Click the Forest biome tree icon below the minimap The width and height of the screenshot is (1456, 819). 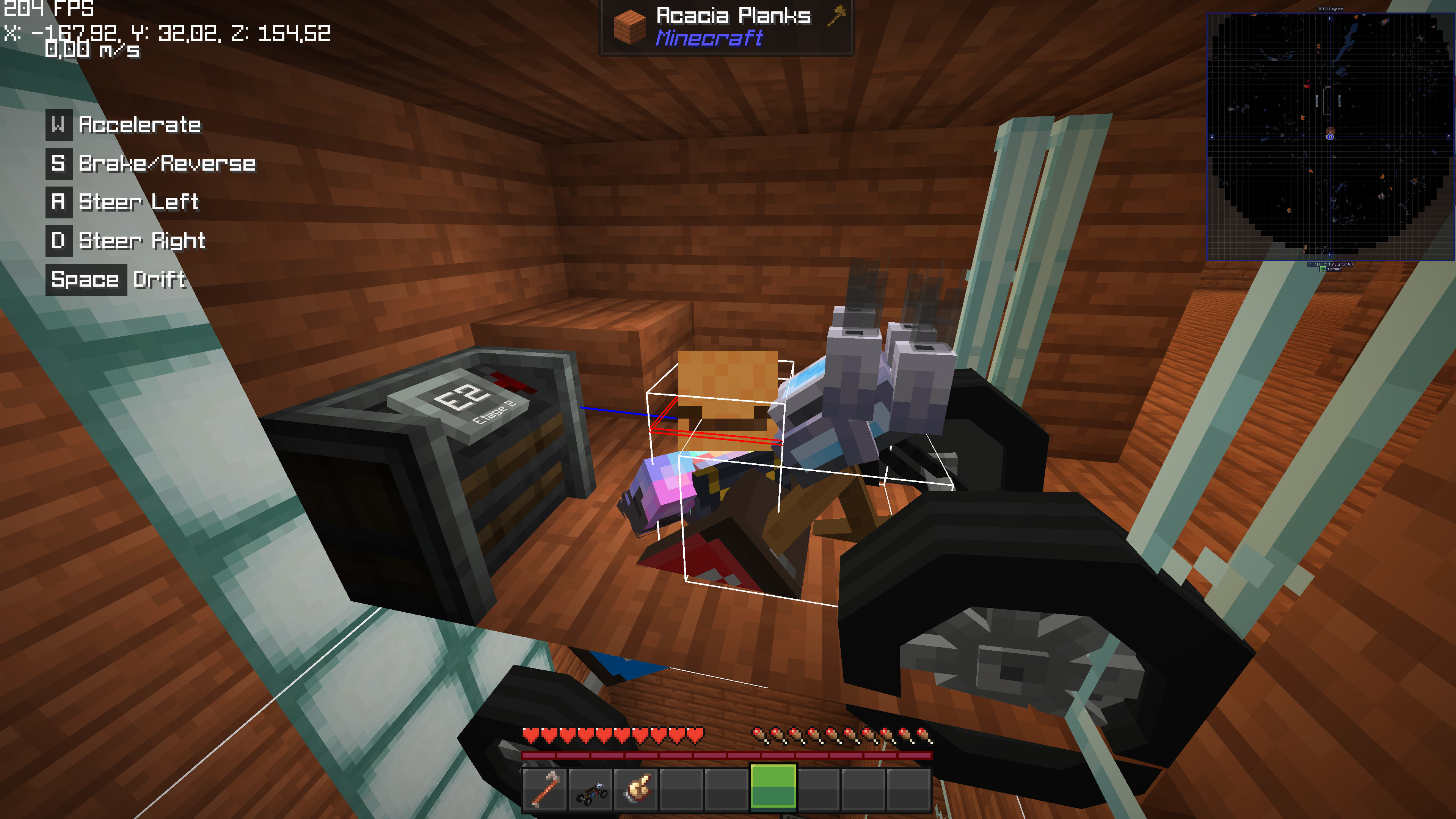[1323, 270]
